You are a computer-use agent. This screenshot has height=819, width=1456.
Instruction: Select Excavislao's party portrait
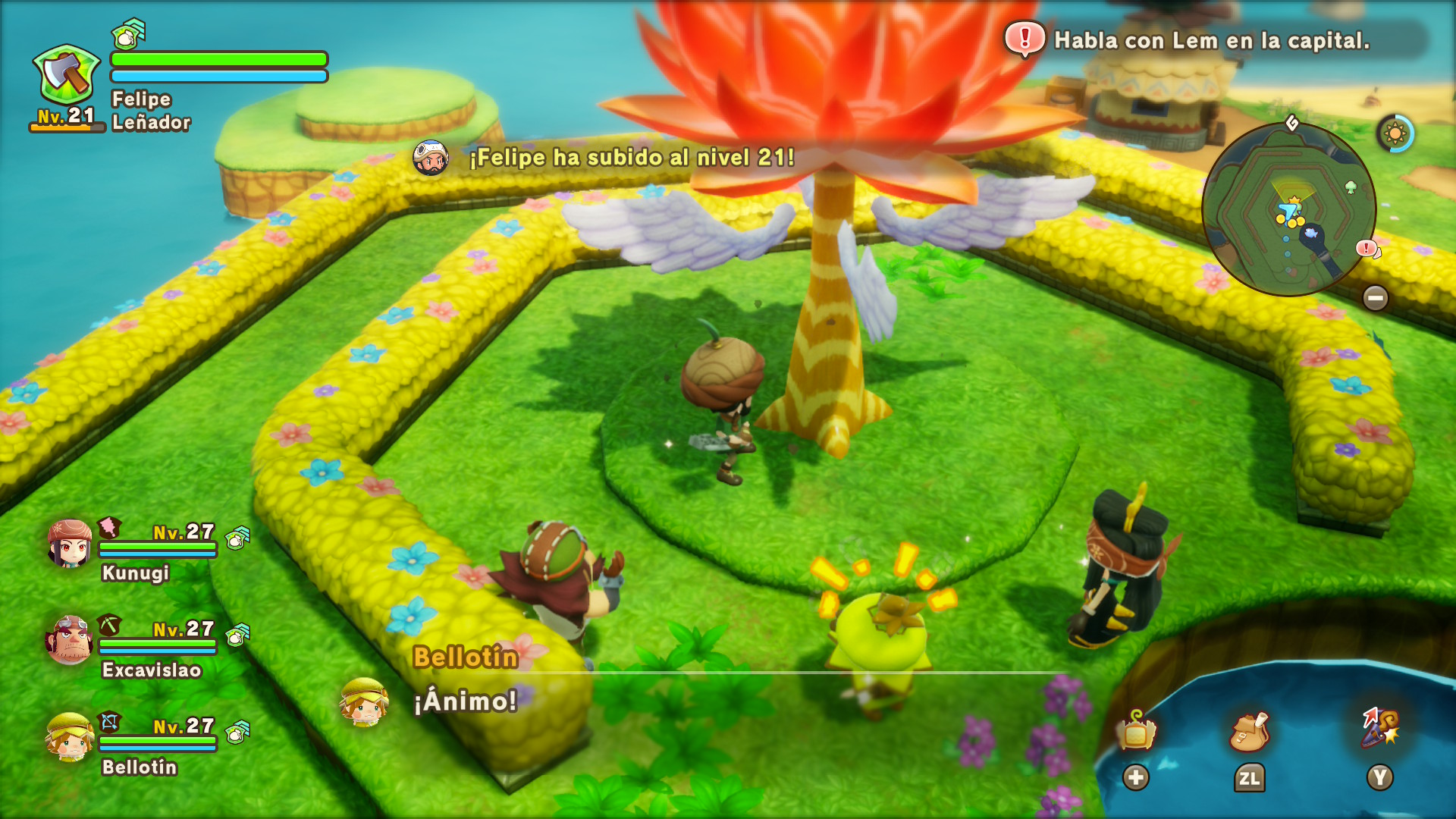point(70,639)
